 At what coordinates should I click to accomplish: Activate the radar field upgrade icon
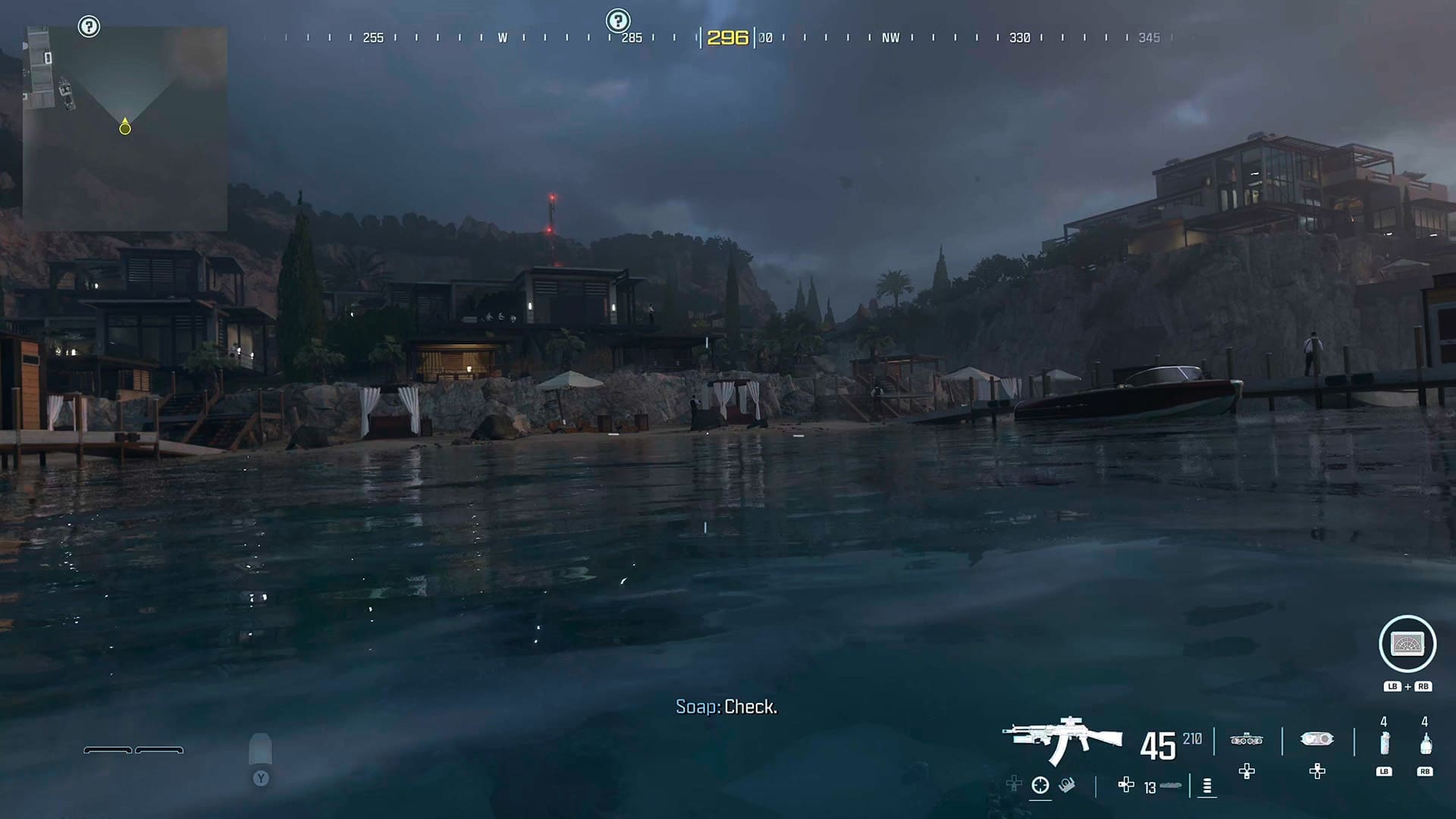[x=1407, y=644]
